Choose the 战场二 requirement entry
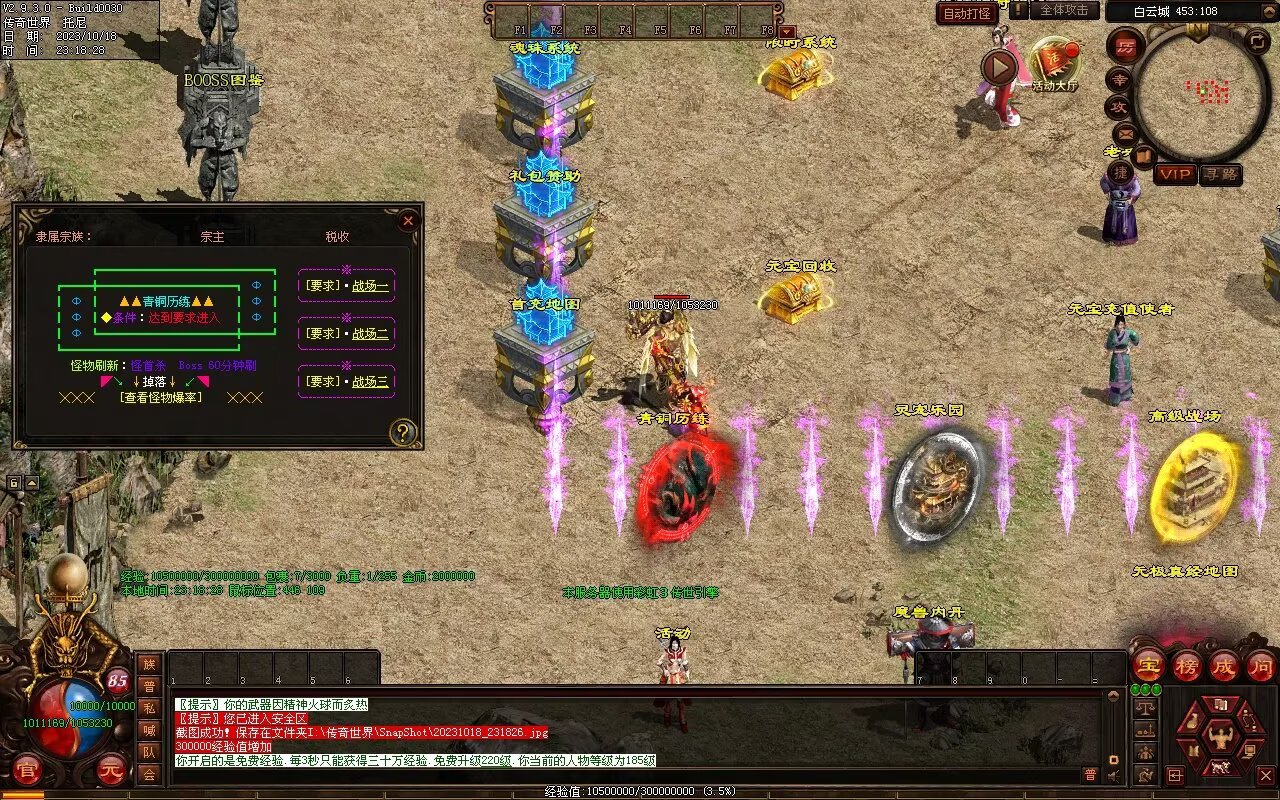The height and width of the screenshot is (800, 1280). (347, 333)
